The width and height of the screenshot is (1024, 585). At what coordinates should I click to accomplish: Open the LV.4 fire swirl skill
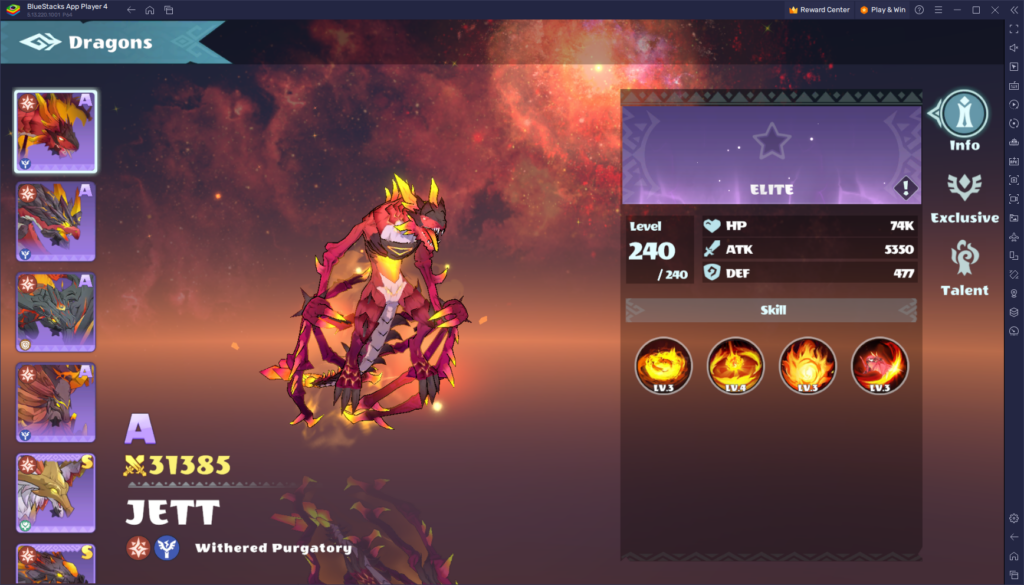point(735,365)
